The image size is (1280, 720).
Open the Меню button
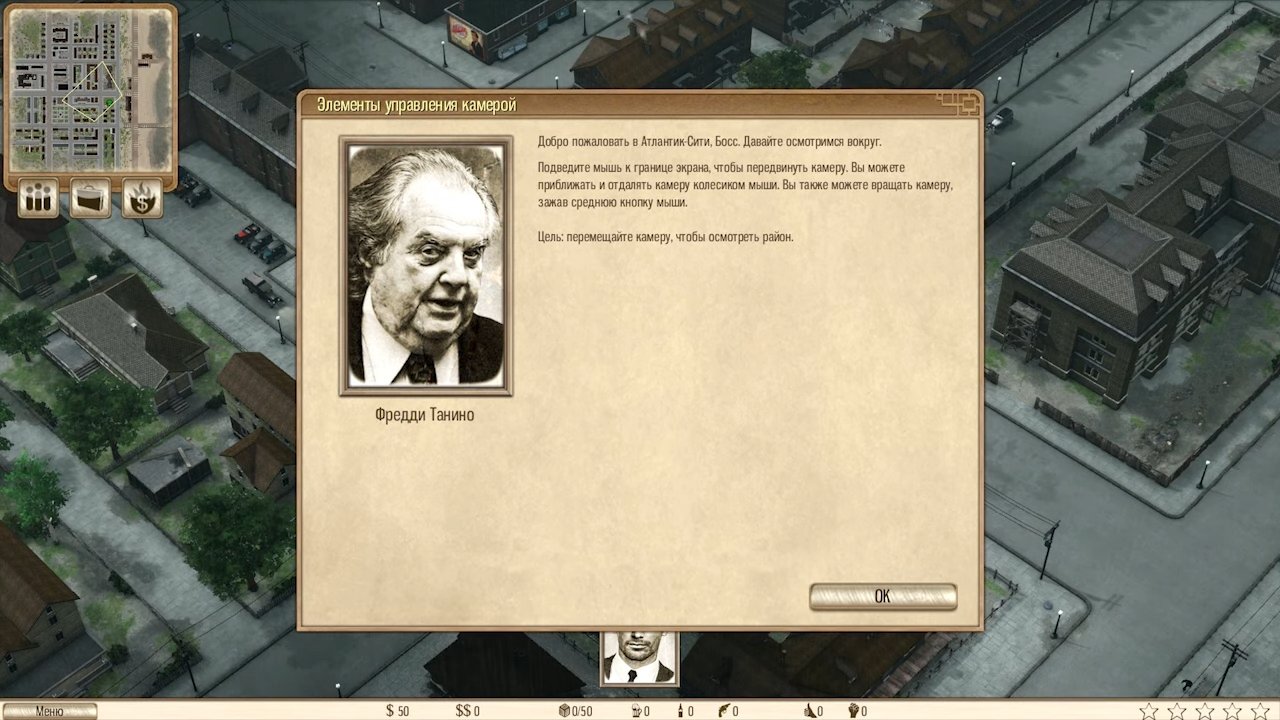tap(49, 711)
